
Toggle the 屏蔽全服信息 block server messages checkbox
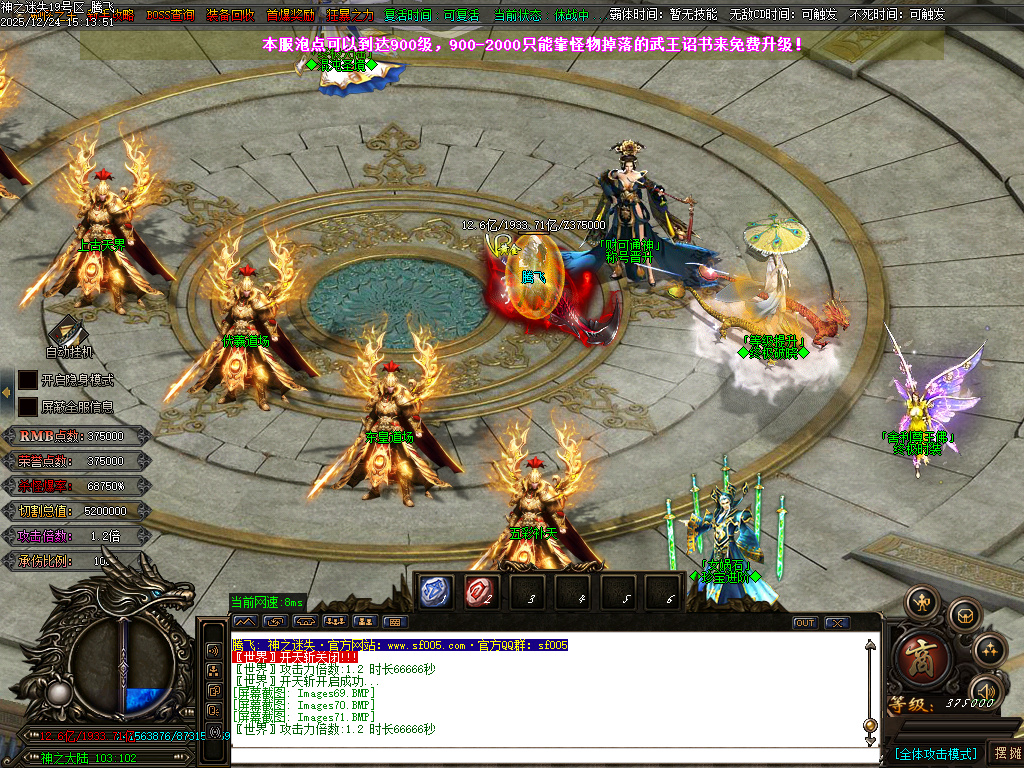point(28,407)
